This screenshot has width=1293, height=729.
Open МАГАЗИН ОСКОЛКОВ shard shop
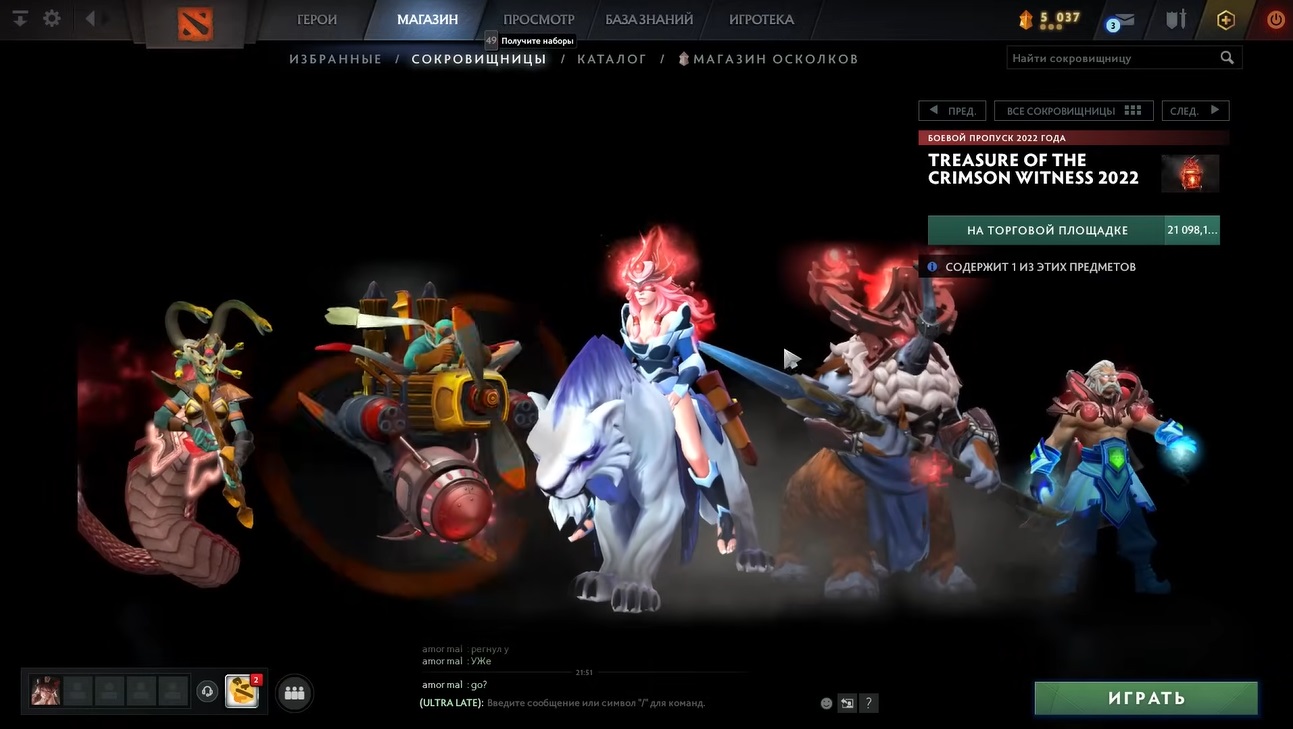[x=775, y=59]
